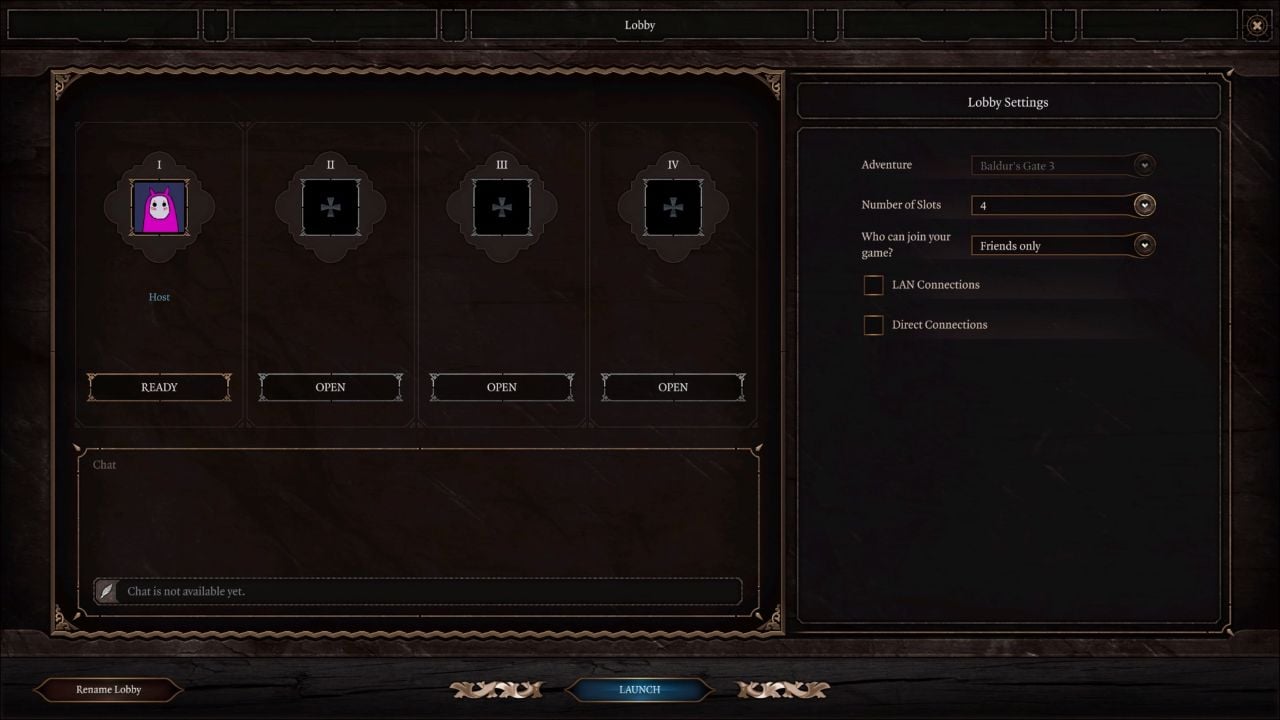Click the plus icon in slot III
Viewport: 1280px width, 720px height.
pyautogui.click(x=502, y=207)
